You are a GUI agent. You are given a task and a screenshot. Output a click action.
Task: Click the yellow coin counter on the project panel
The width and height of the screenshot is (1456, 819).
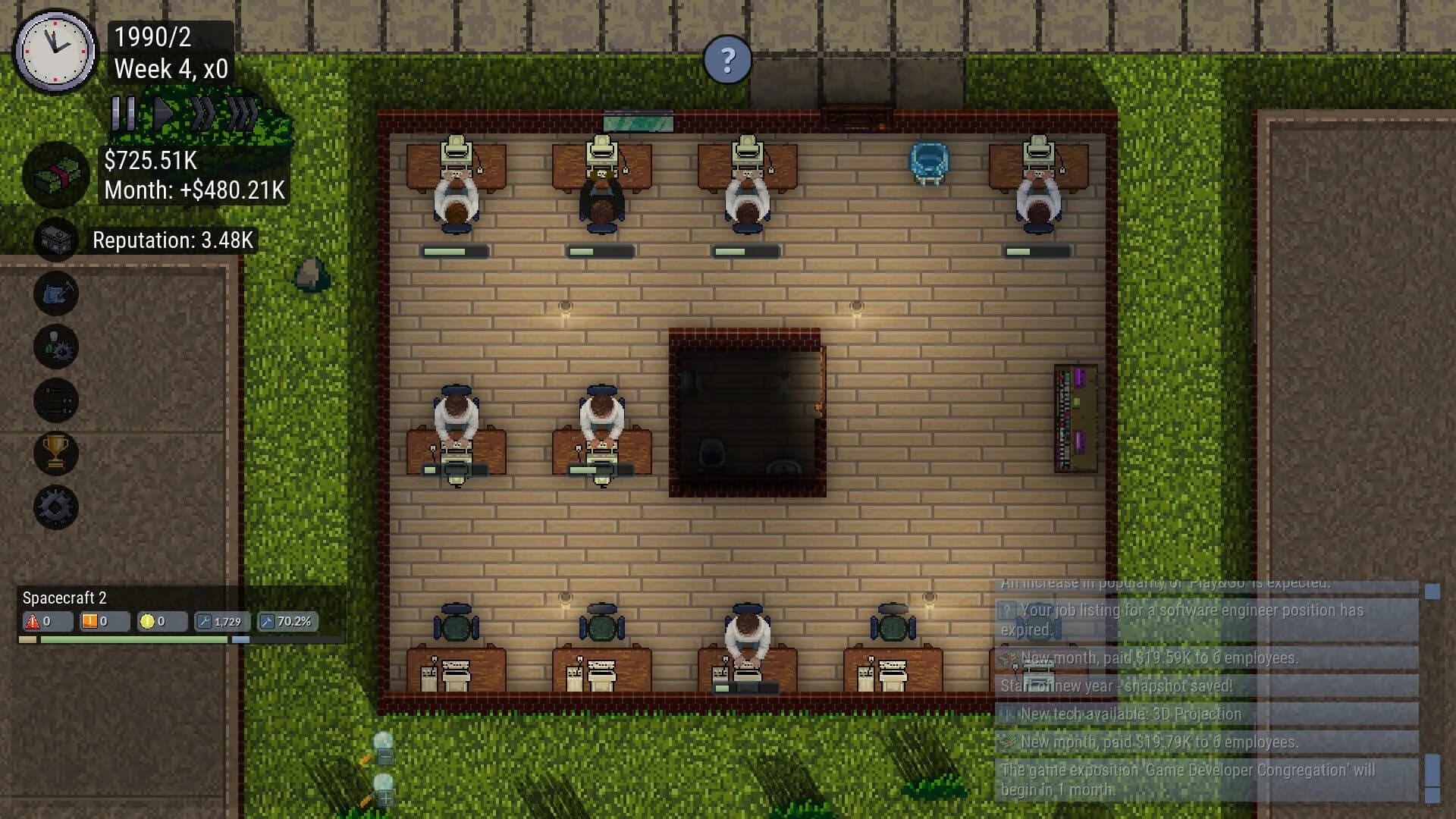(x=149, y=621)
